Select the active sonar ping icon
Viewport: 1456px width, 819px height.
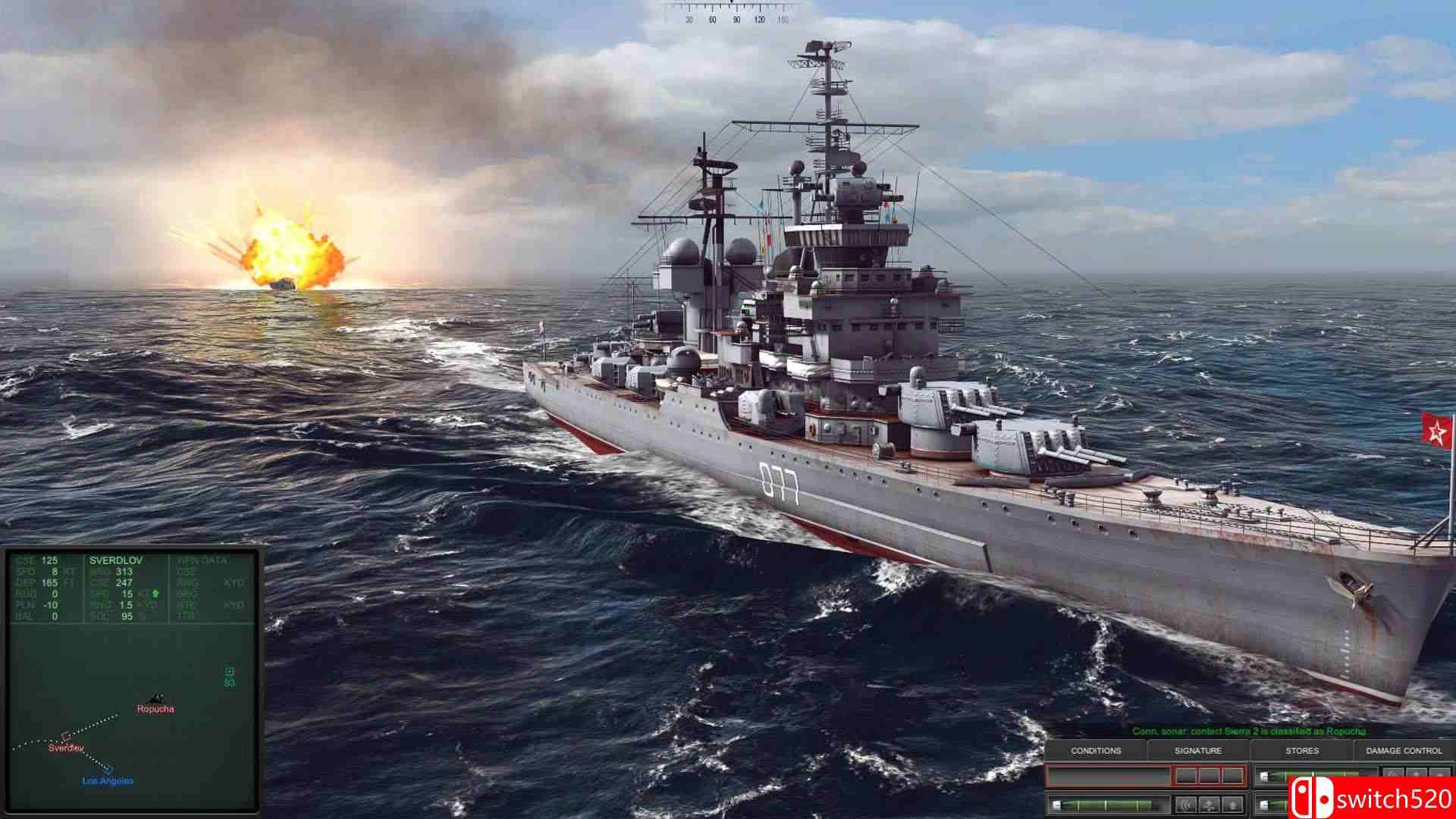[1187, 806]
